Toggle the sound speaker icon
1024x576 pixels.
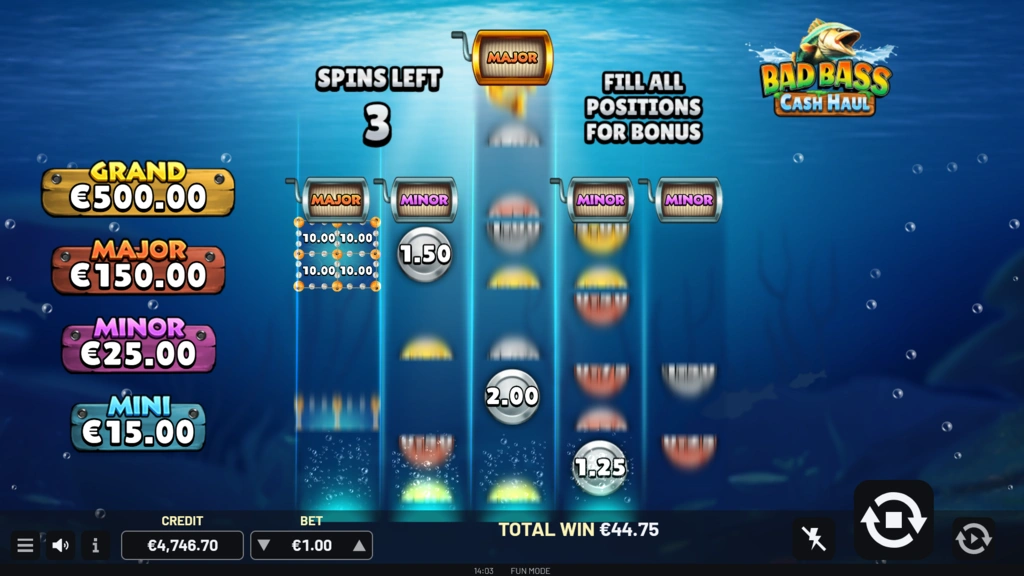60,545
